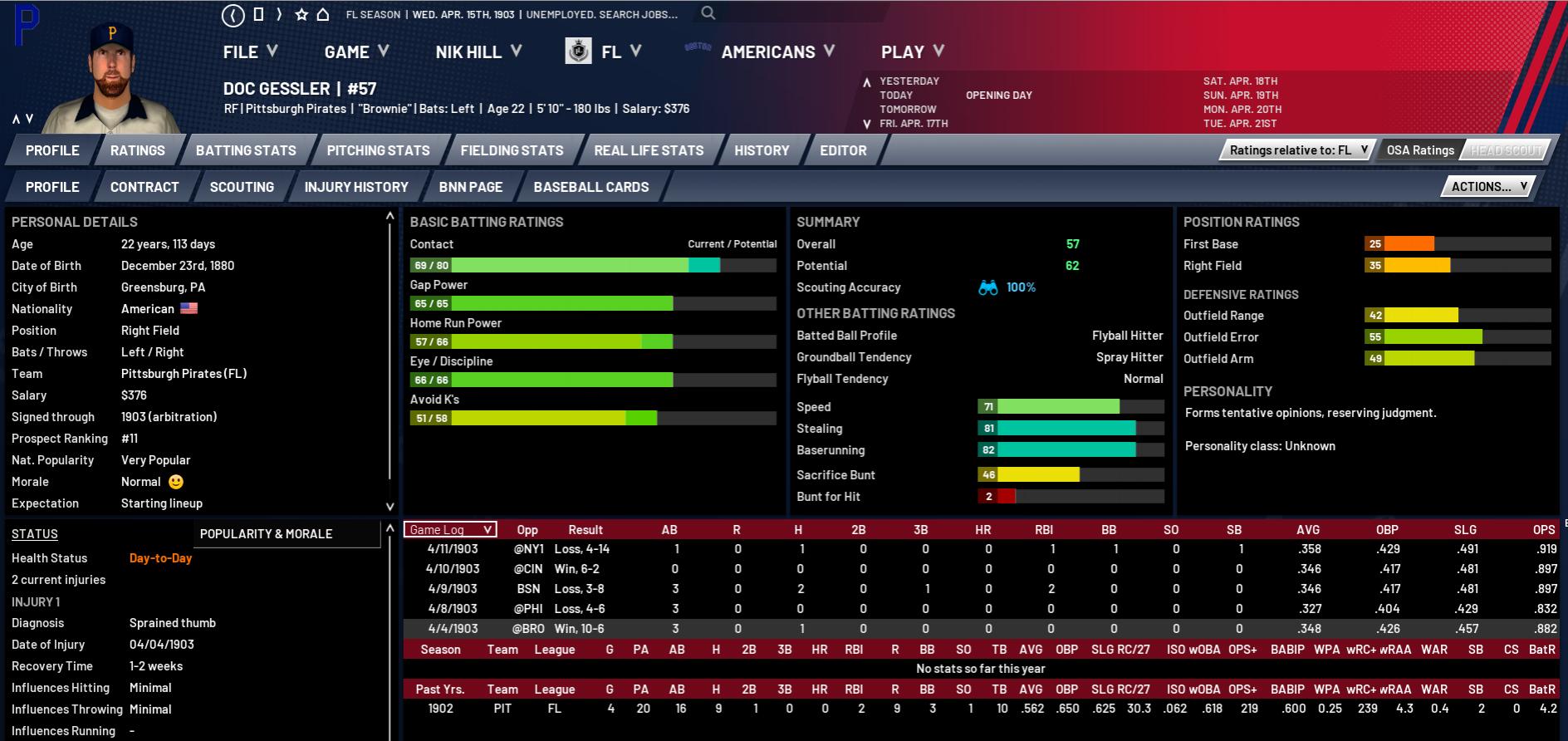Image resolution: width=1568 pixels, height=741 pixels.
Task: Open the REAL LIFE STATS tab
Action: click(649, 150)
